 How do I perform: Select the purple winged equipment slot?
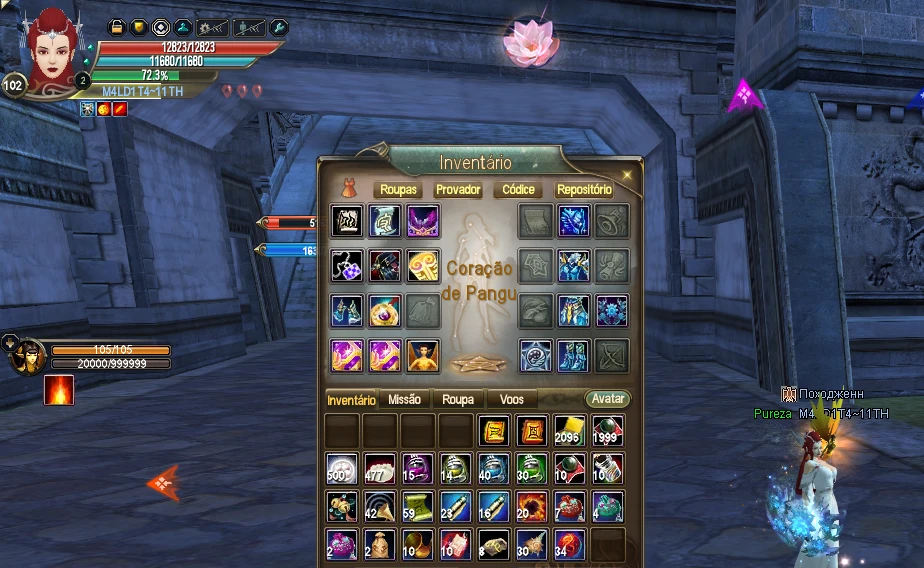pyautogui.click(x=423, y=221)
